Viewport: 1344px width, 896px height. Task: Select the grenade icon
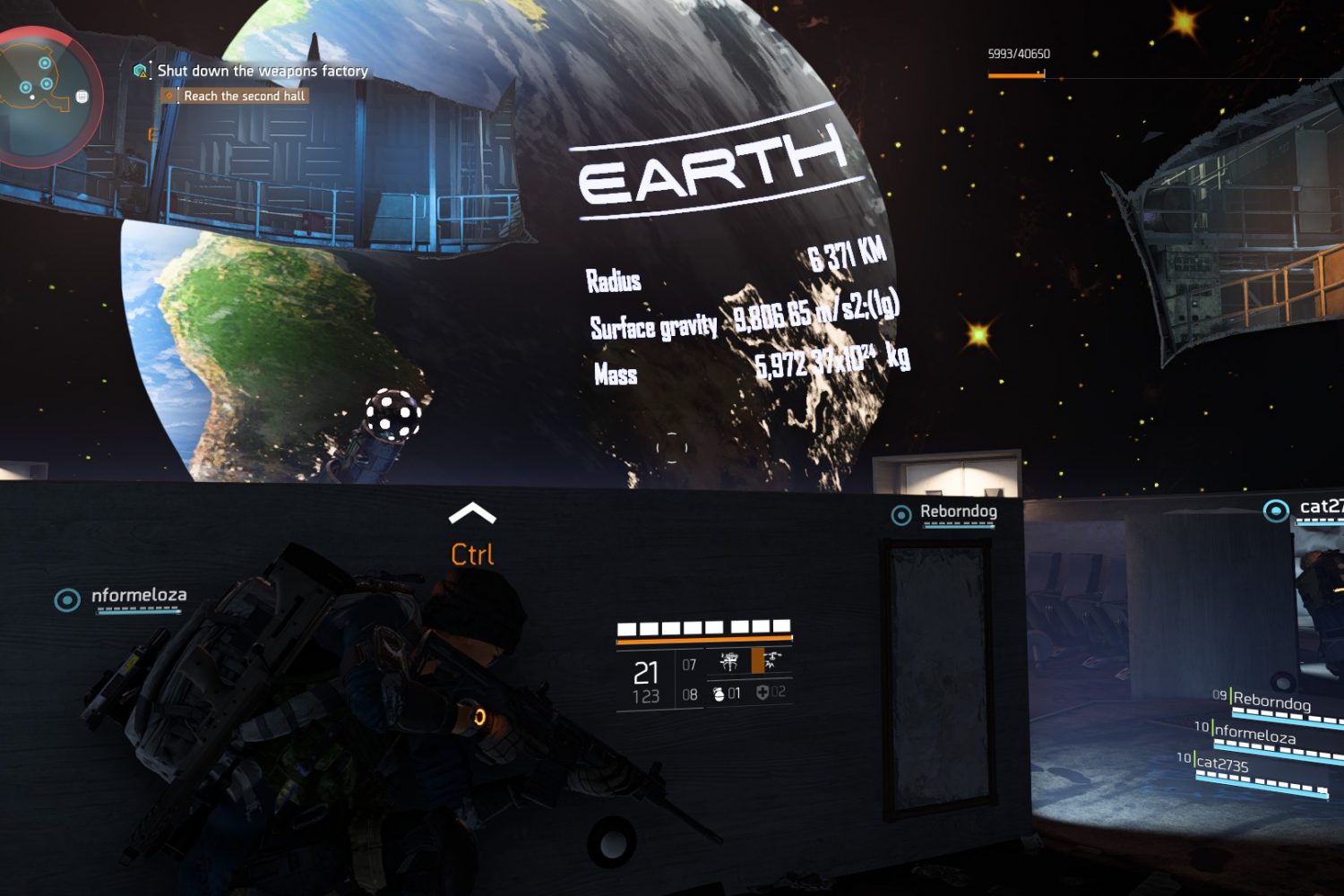click(719, 694)
